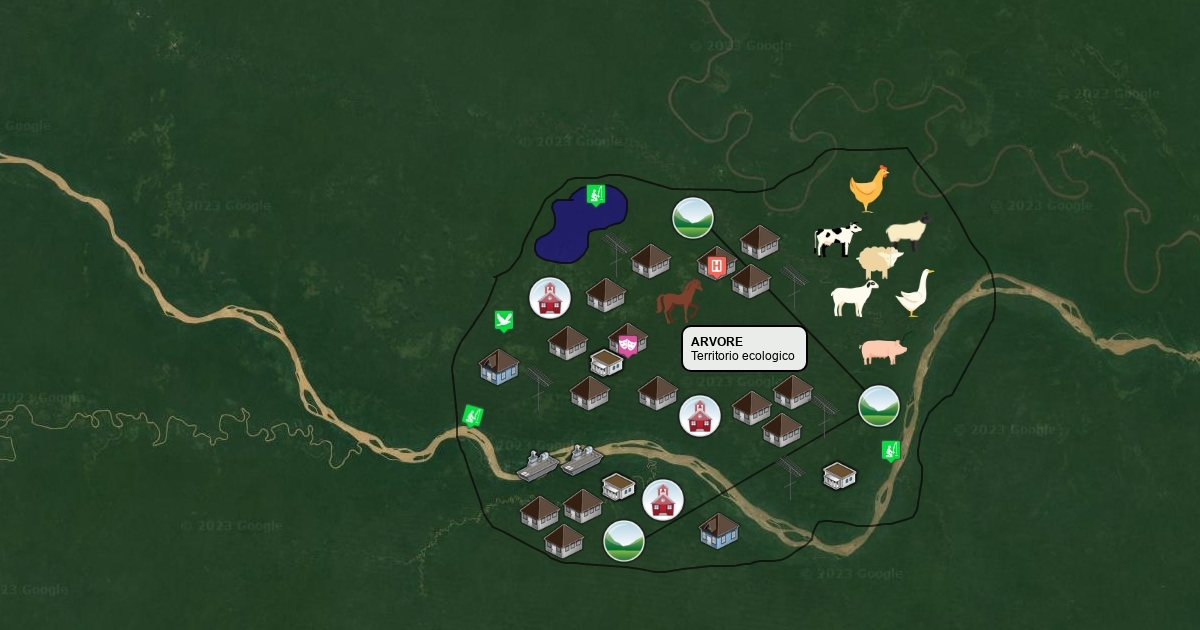Select the green bird marker
Screen dimensions: 1200x630
coord(504,320)
